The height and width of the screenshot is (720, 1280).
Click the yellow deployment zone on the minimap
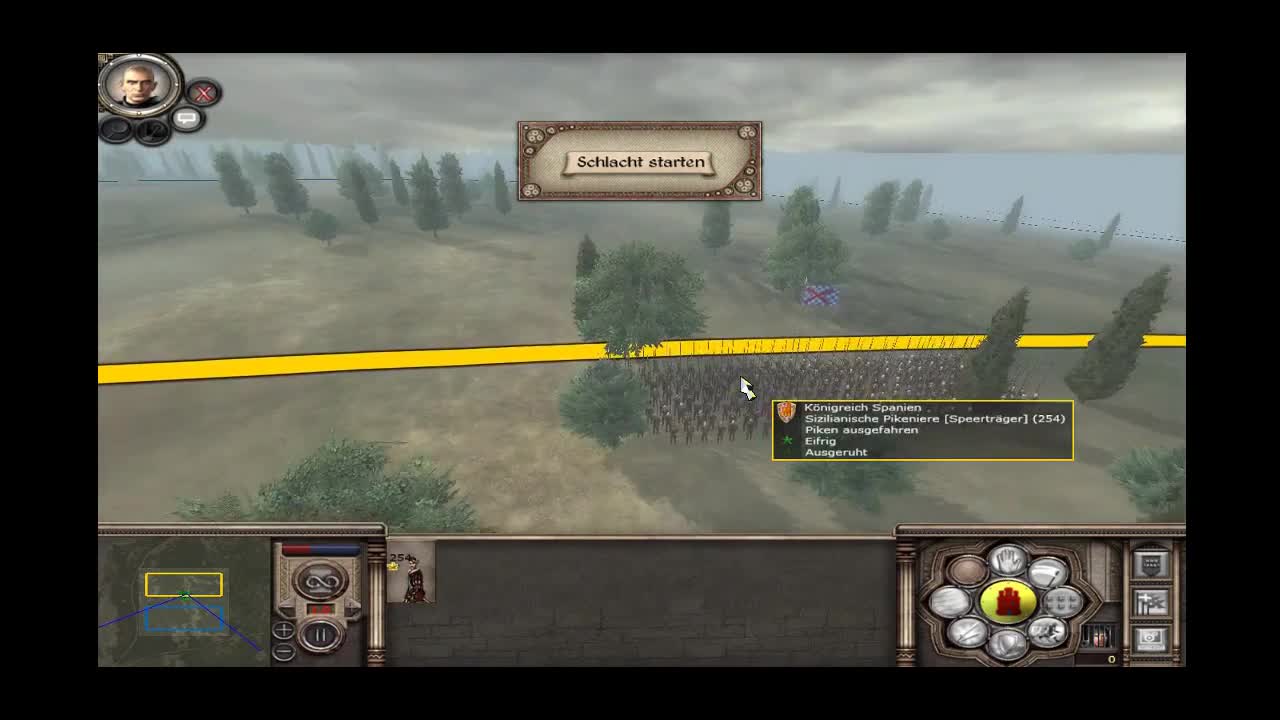tap(183, 584)
